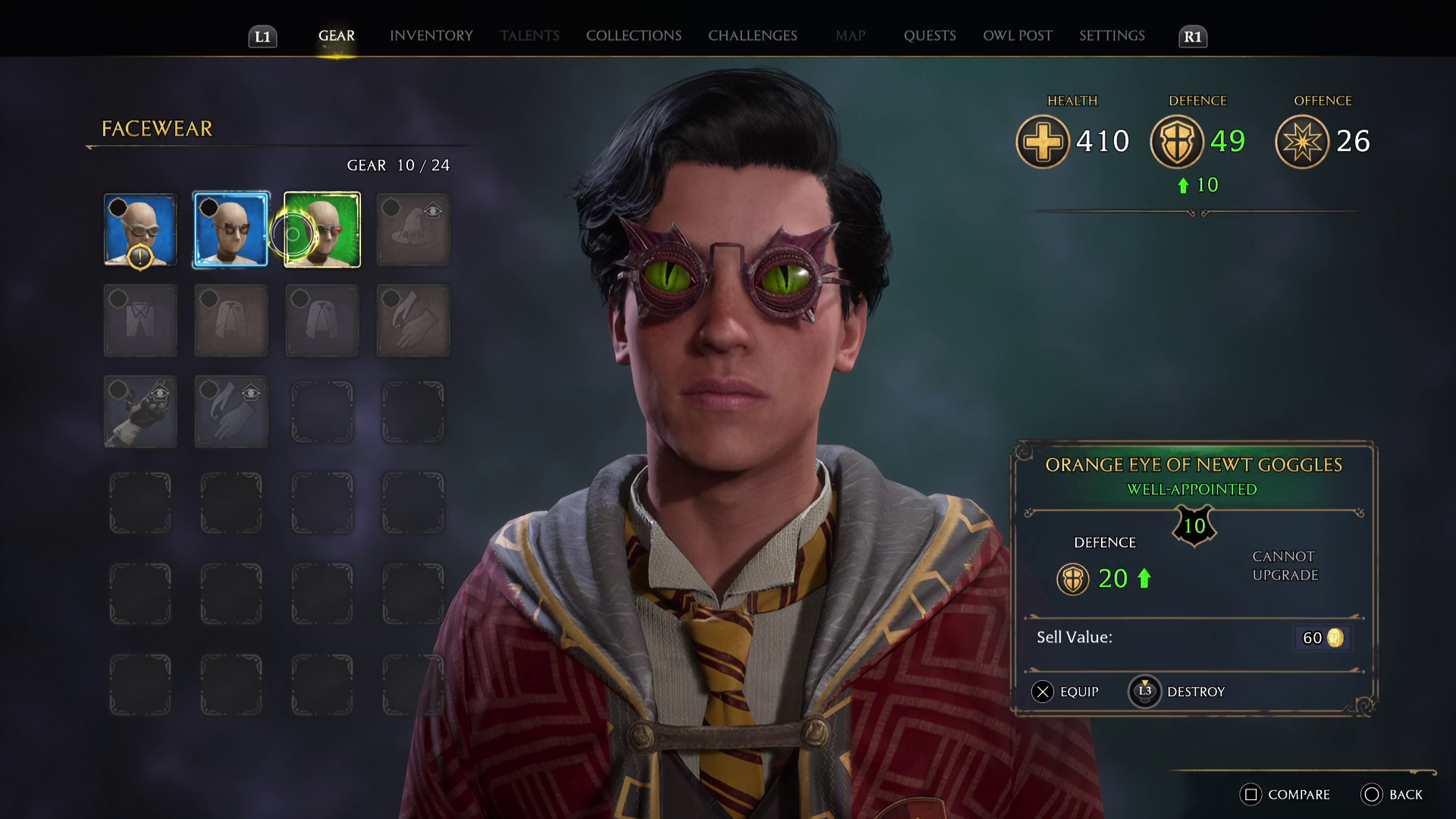The image size is (1456, 819).
Task: Choose the blue-bordered goggles gear slot
Action: click(231, 230)
